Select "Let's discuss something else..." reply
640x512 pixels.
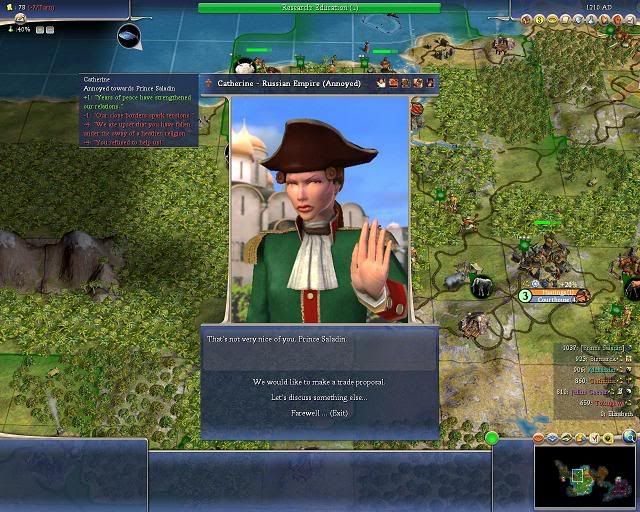tap(319, 397)
